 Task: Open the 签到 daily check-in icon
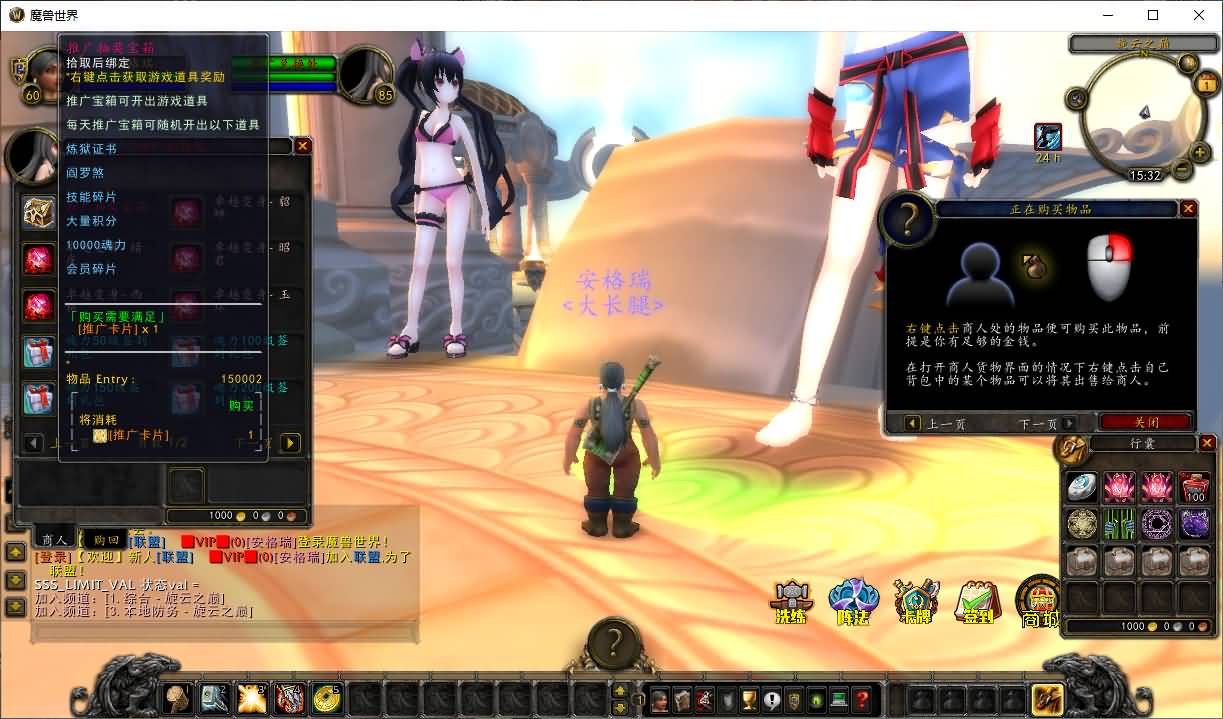(x=977, y=601)
